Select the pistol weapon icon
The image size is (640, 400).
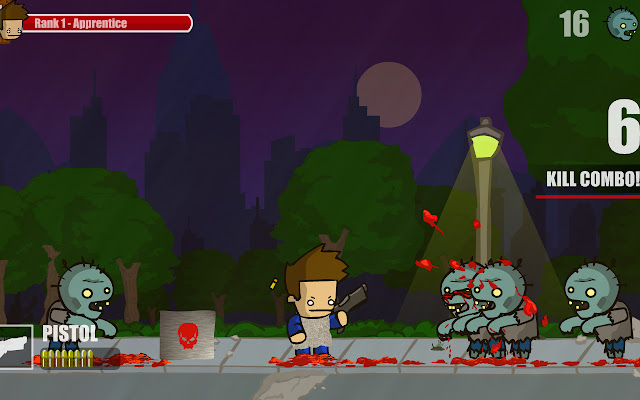pos(16,346)
